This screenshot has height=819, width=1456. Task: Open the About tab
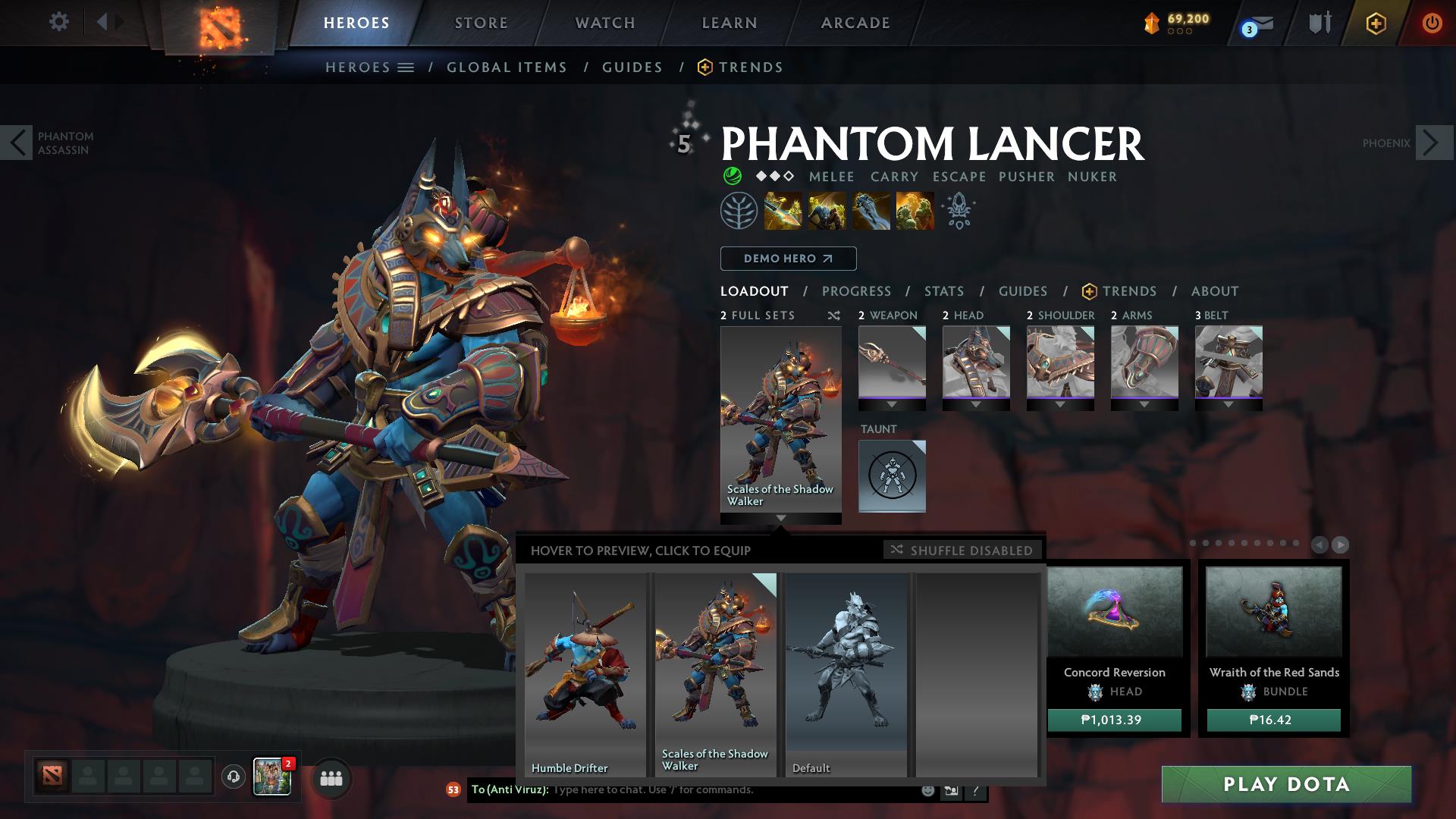coord(1215,291)
